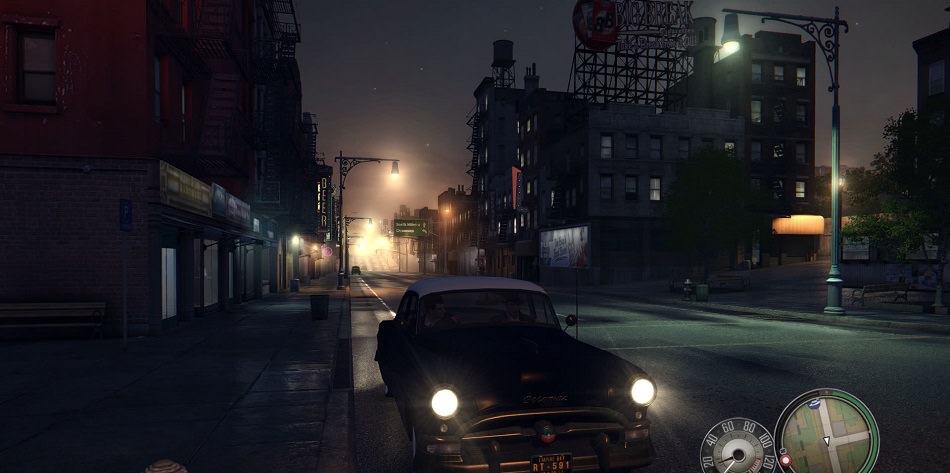The width and height of the screenshot is (950, 473).
Task: Click the red marker on minimap edge
Action: (x=785, y=460)
